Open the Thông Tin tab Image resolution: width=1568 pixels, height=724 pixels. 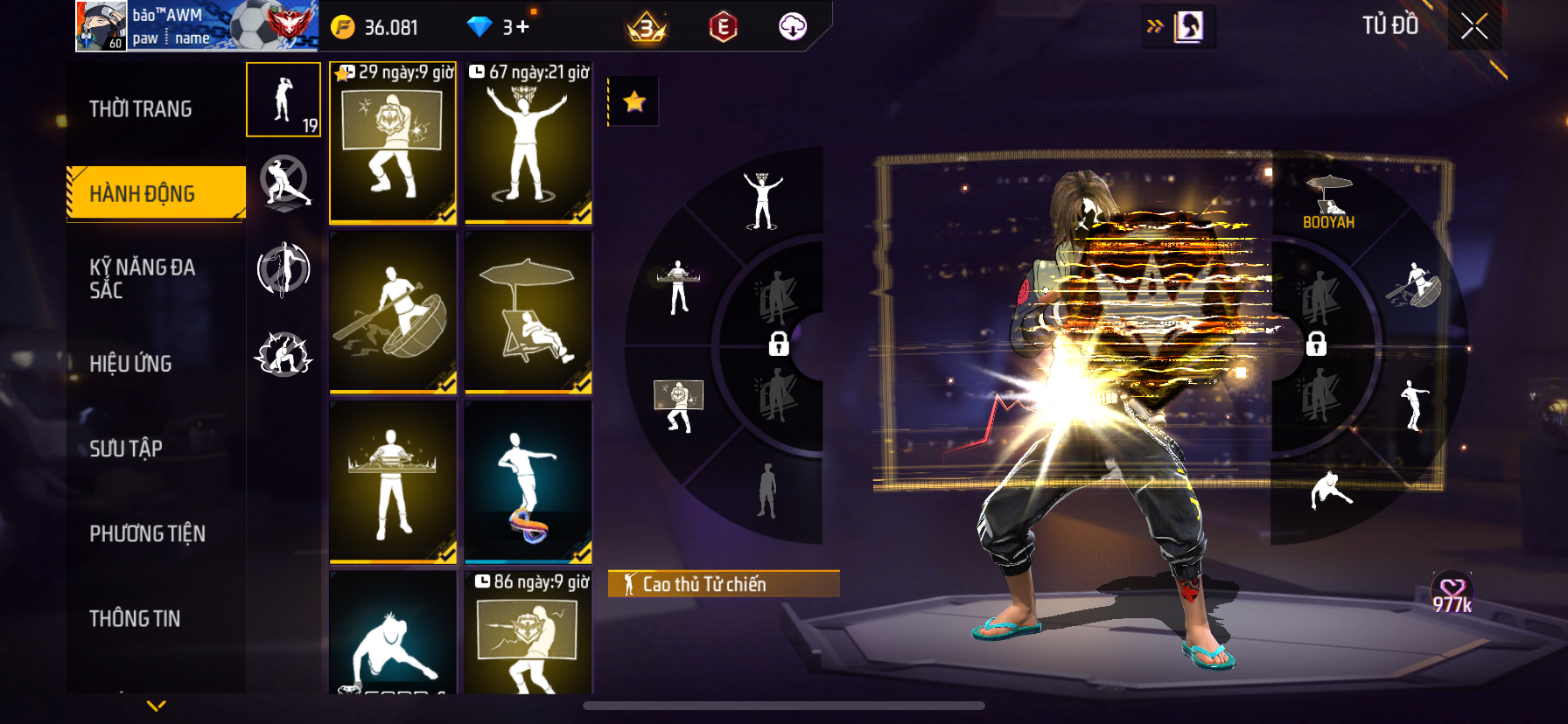[x=135, y=618]
